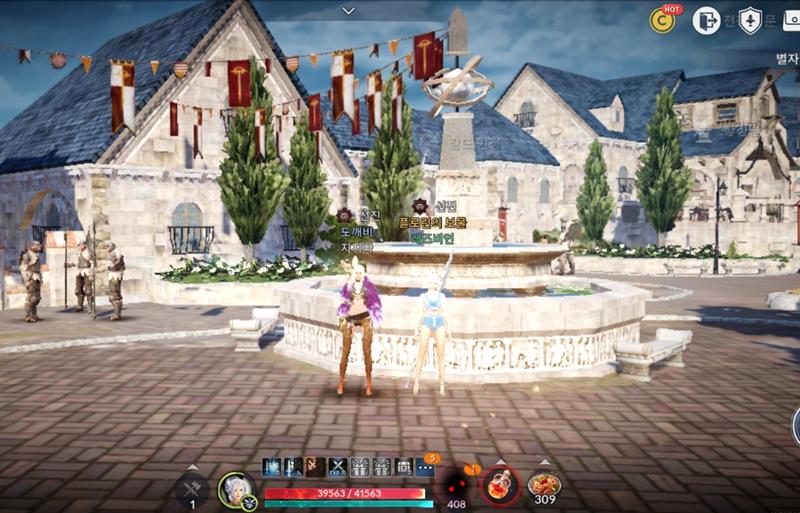The height and width of the screenshot is (513, 800).
Task: Inspect the treasure chest buff icon
Action: pyautogui.click(x=403, y=466)
